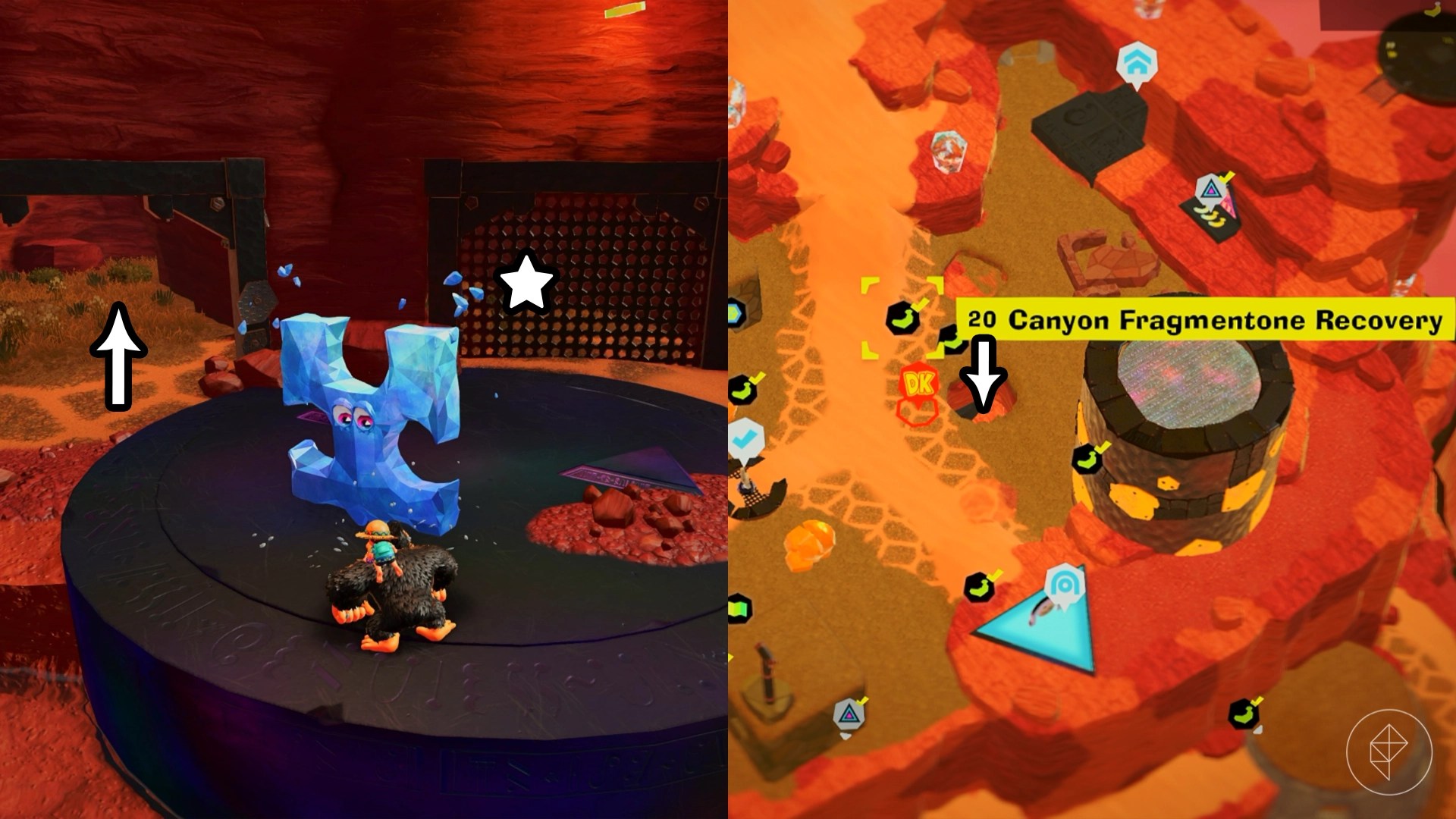Screen dimensions: 1456x819
Task: Select the red DK player marker
Action: [x=919, y=384]
